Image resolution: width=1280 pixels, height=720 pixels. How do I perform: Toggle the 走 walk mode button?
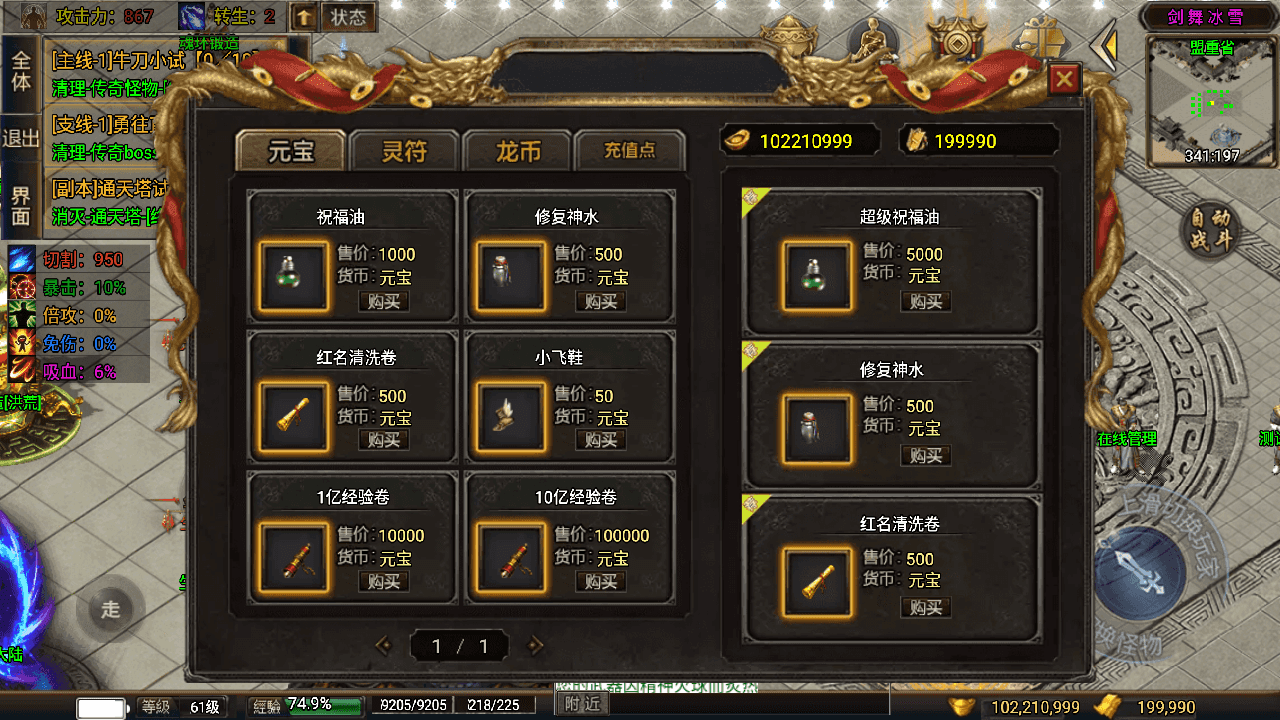coord(110,611)
